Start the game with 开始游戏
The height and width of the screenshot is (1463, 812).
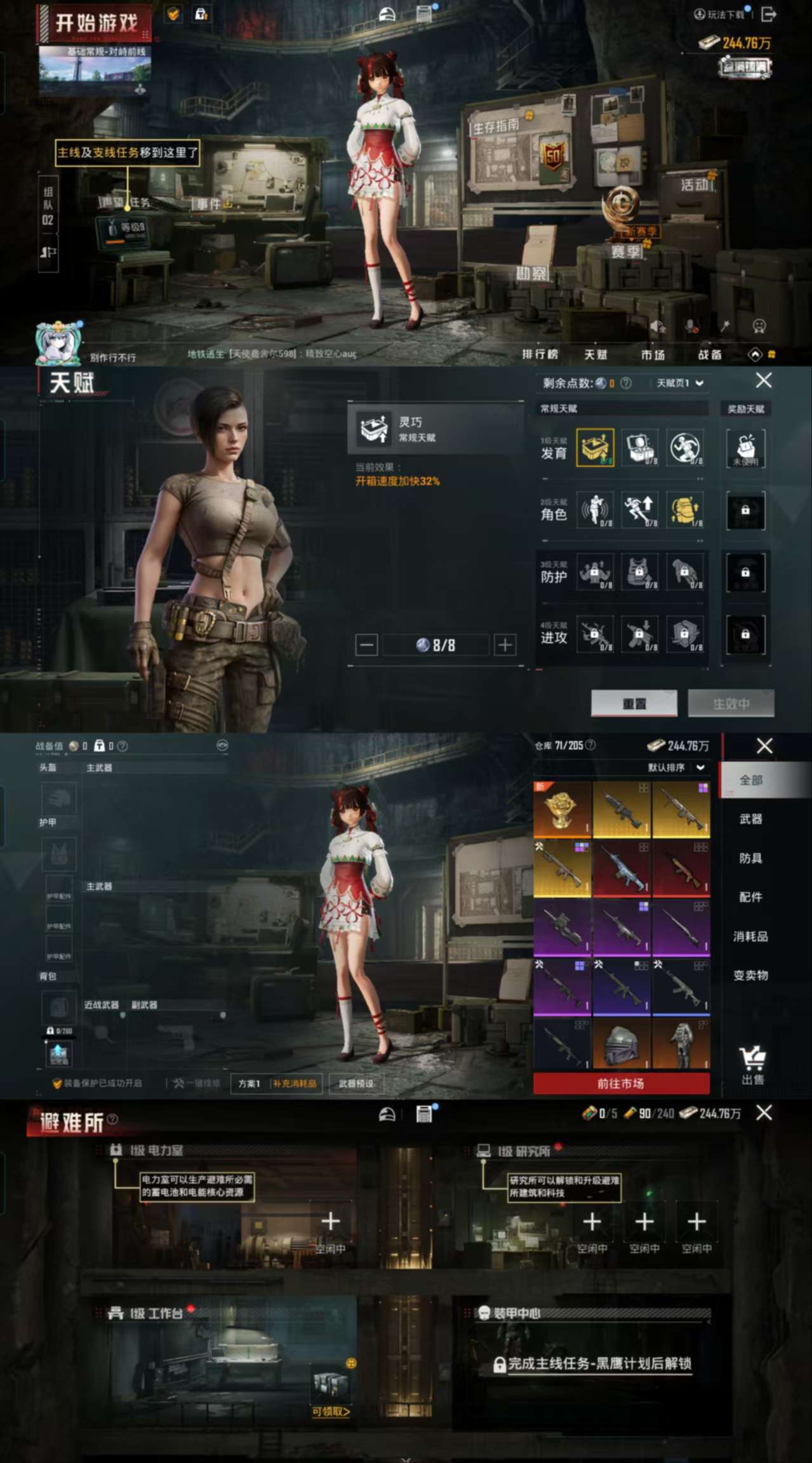click(x=96, y=24)
